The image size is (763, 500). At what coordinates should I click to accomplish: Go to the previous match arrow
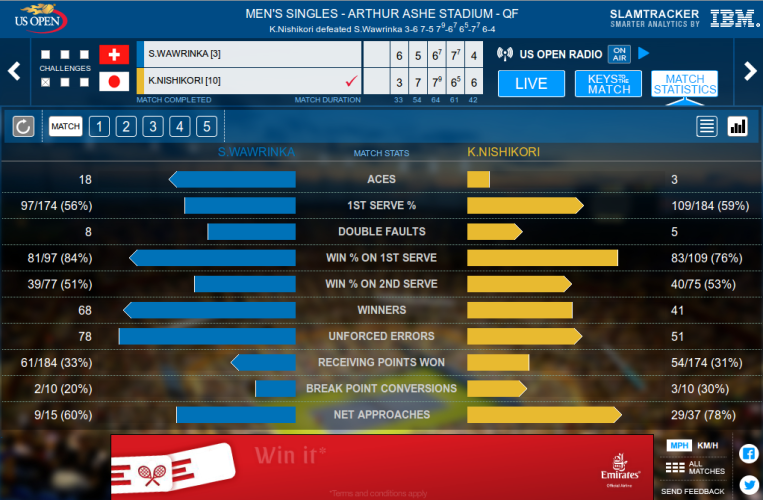pos(14,70)
